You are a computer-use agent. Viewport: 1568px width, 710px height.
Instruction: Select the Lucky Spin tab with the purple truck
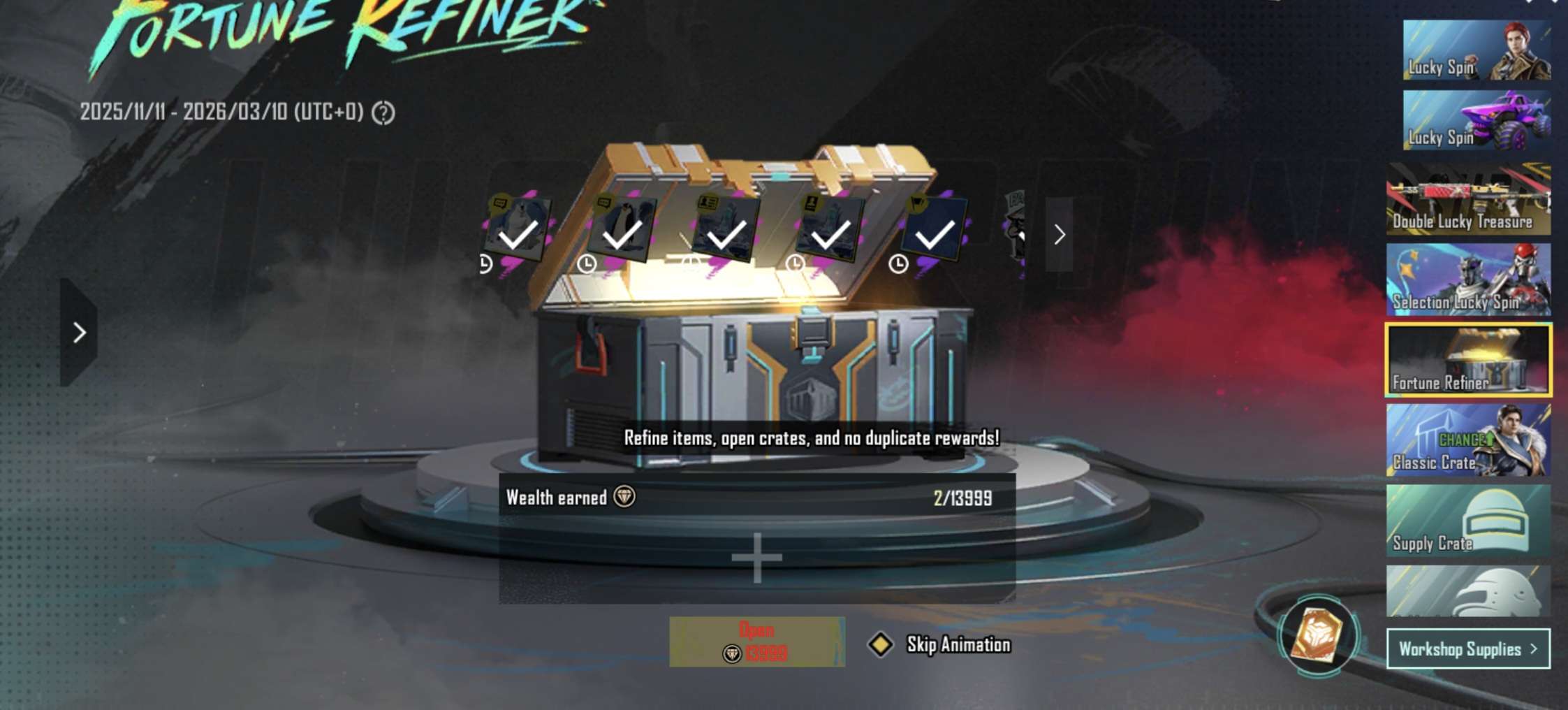[x=1477, y=120]
